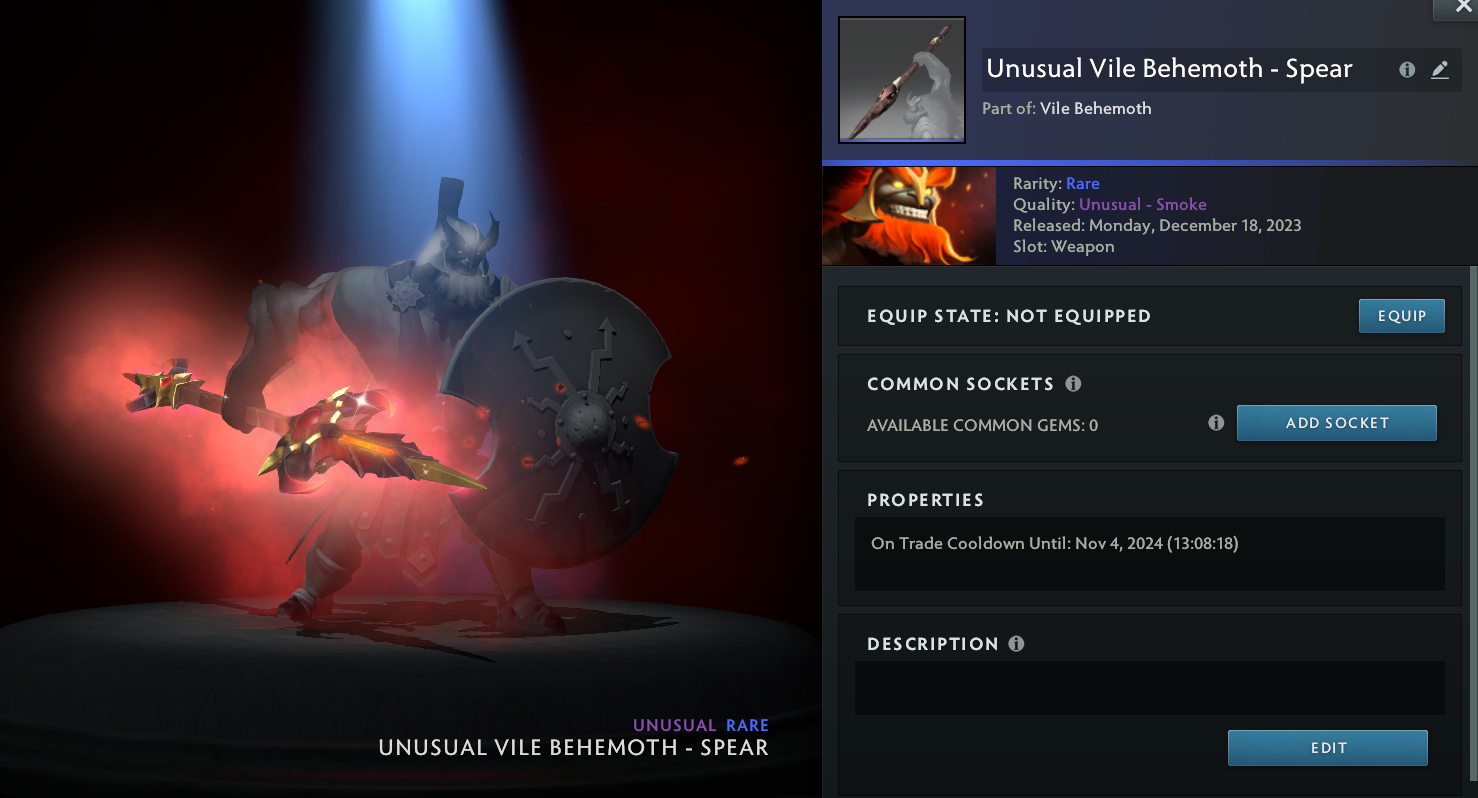This screenshot has height=798, width=1478.
Task: Close the item details panel
Action: pos(1456,8)
